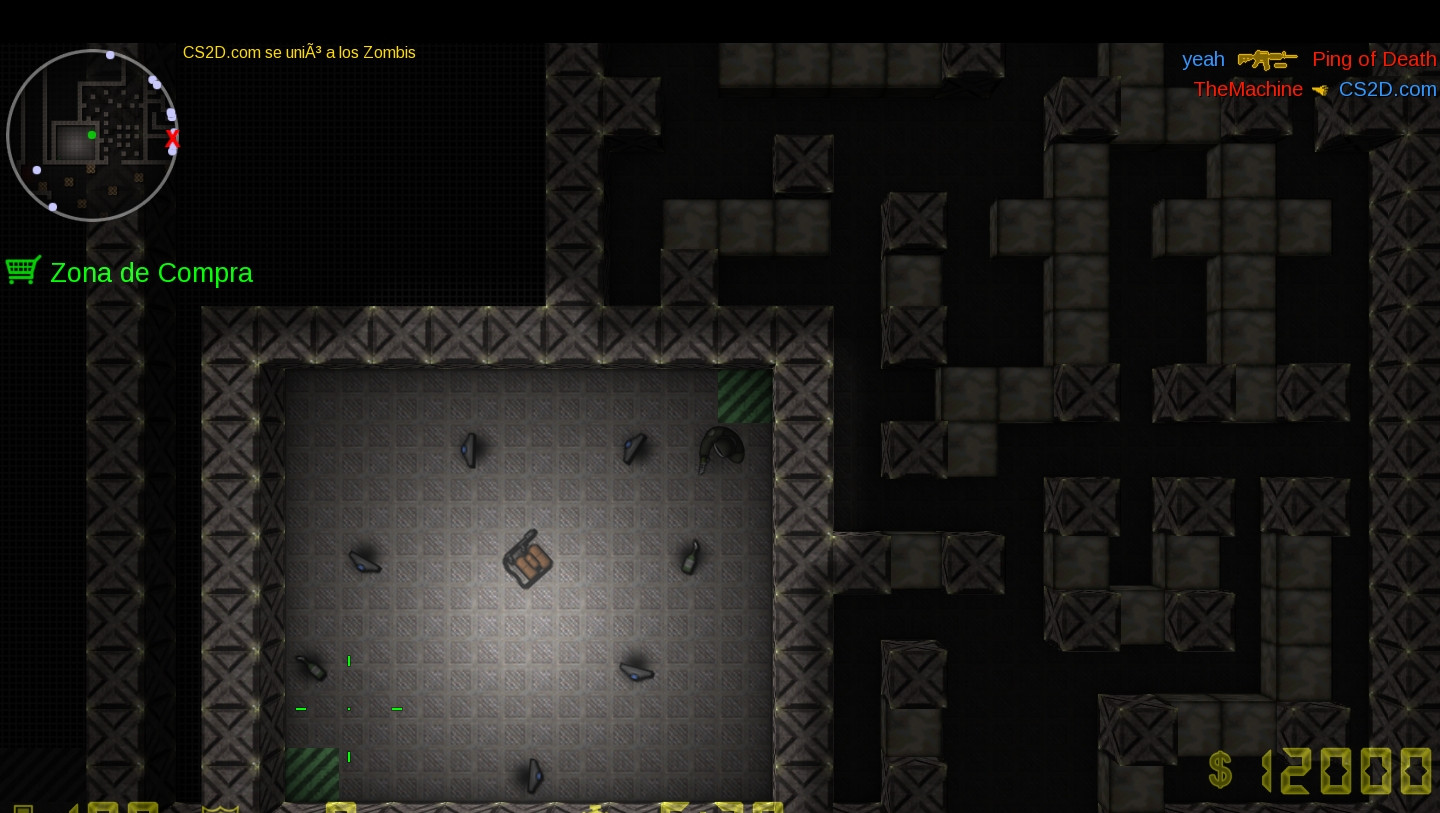Viewport: 1440px width, 813px height.
Task: Click the red X marker on the minimap
Action: (x=172, y=139)
